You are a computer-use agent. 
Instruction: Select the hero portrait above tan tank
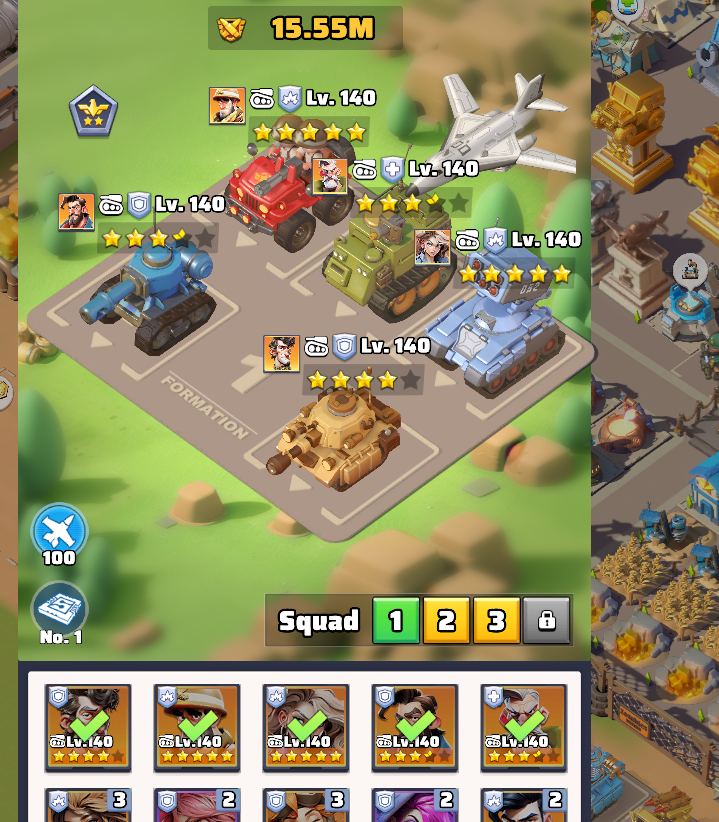(281, 353)
